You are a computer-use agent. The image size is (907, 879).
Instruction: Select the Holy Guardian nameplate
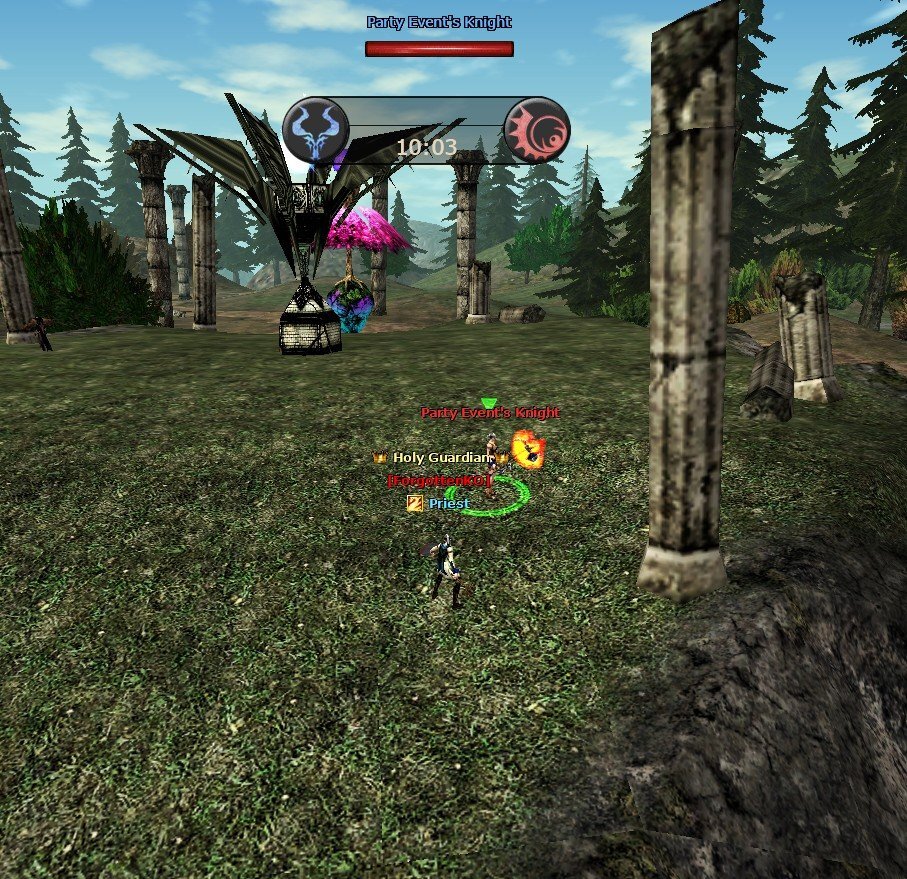(442, 457)
